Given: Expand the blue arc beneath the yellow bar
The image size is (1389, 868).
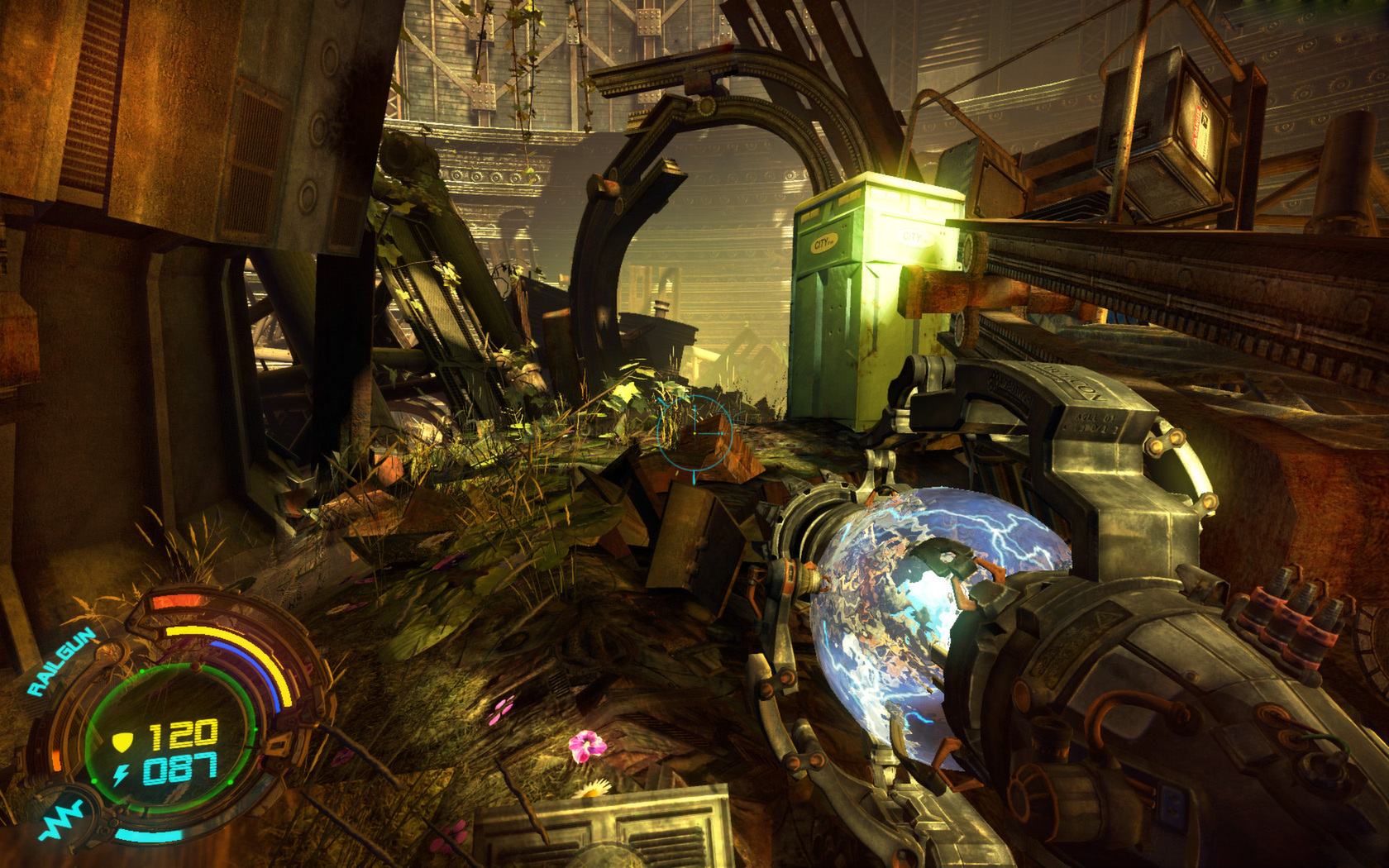Looking at the screenshot, I should 253,664.
